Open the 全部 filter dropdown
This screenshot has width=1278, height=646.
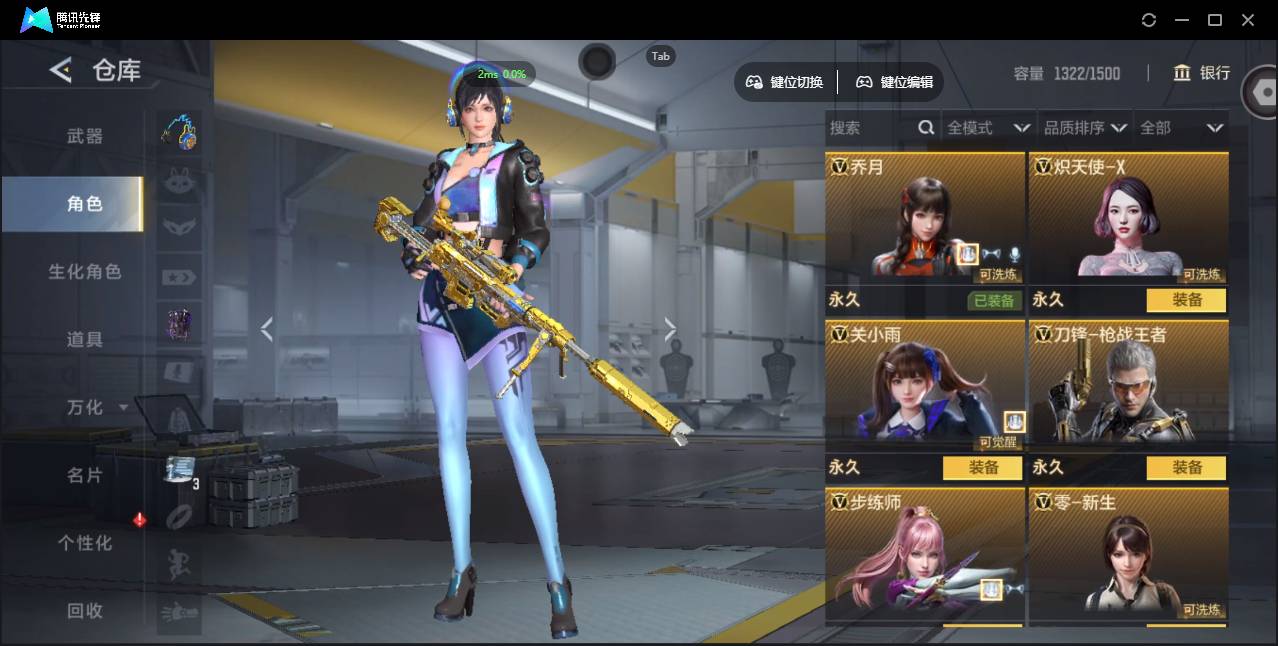tap(1181, 128)
